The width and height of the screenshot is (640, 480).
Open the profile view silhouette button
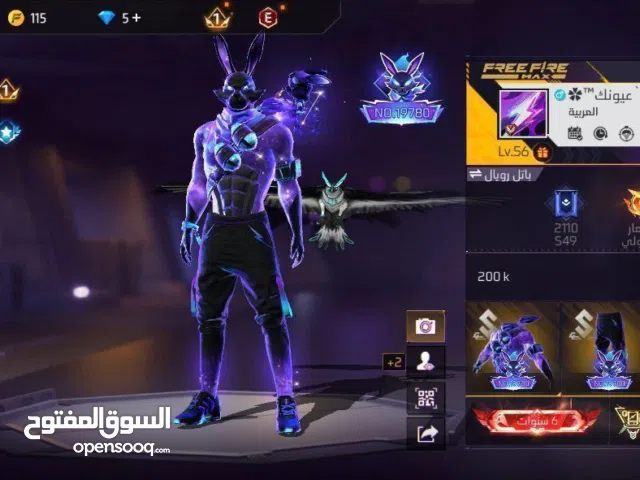coord(425,362)
